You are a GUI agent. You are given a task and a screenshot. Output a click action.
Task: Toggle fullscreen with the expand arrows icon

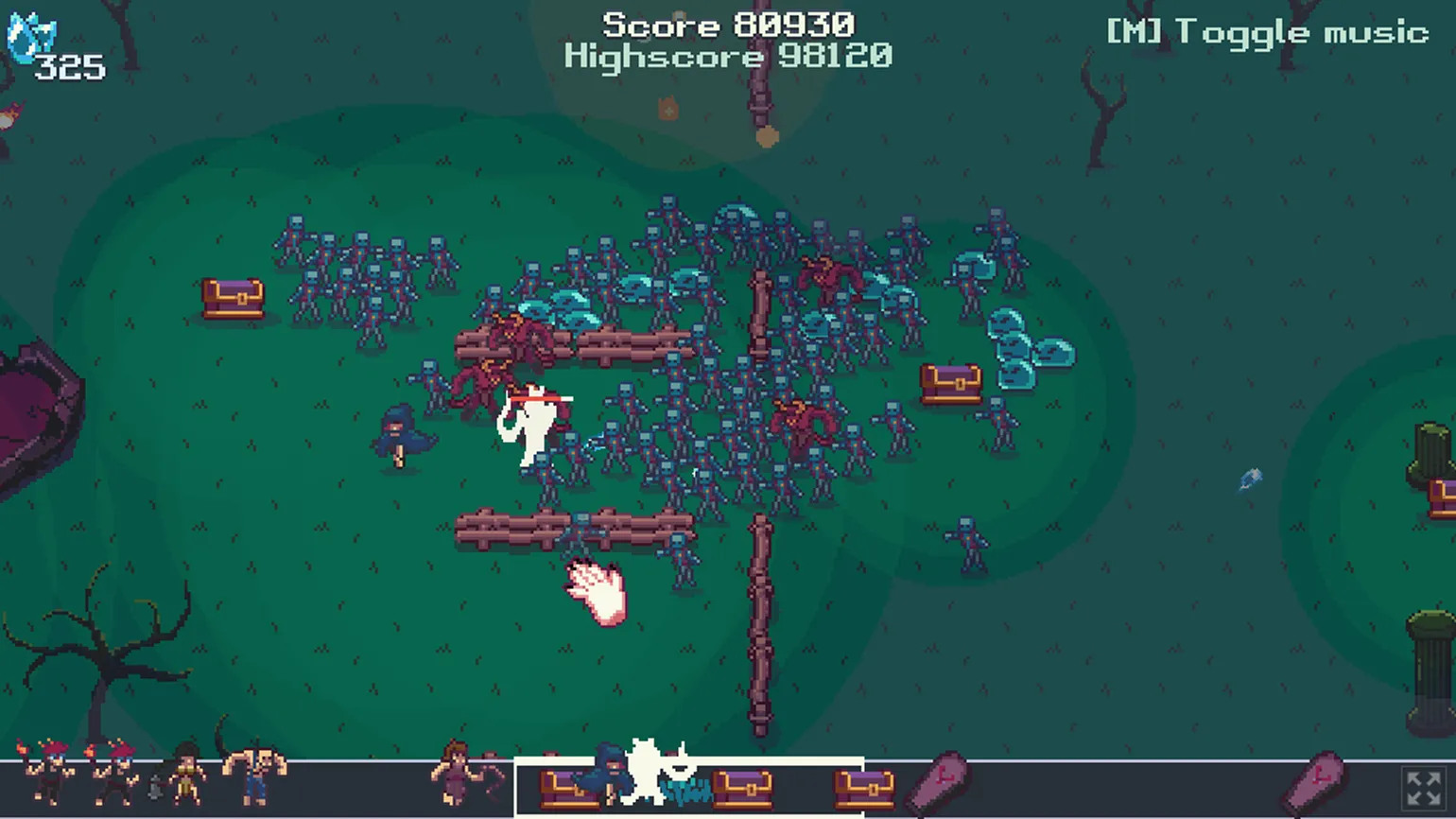pyautogui.click(x=1423, y=788)
